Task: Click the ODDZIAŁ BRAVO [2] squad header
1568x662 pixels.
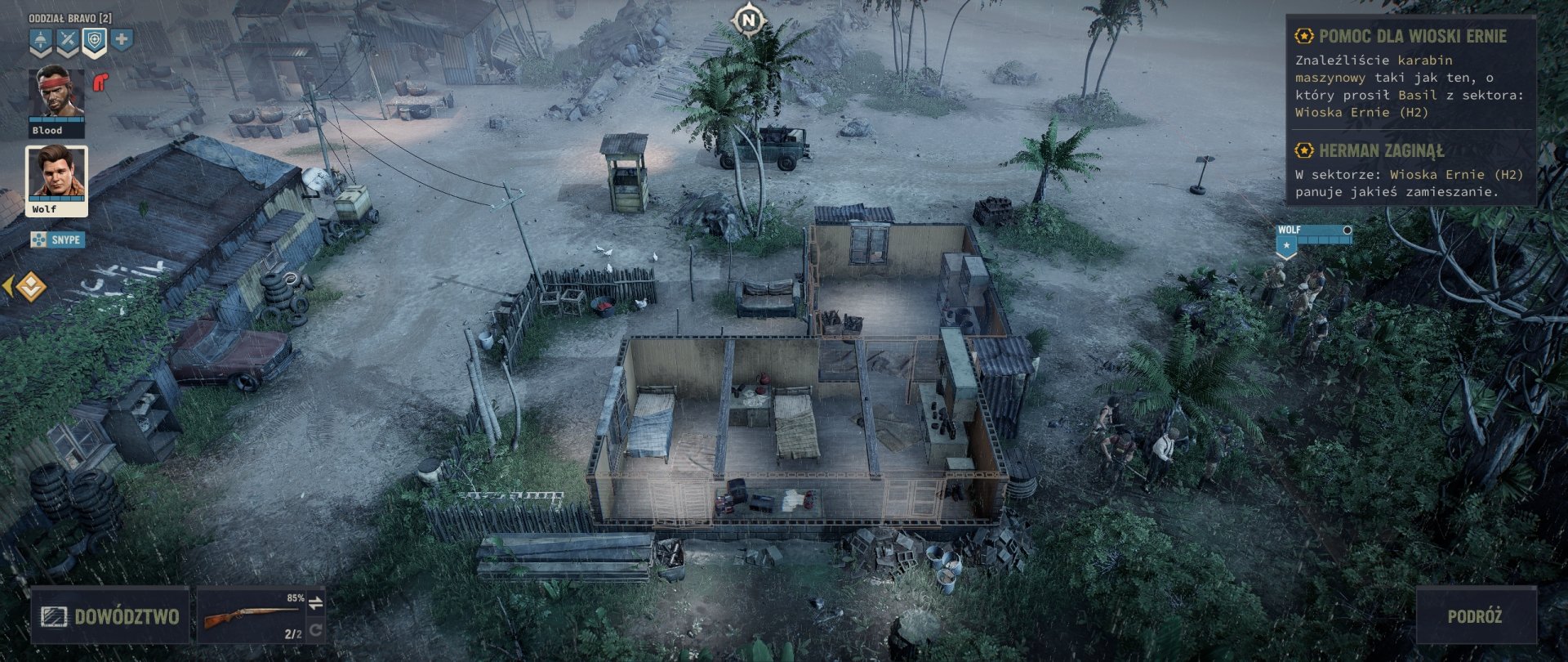Action: click(71, 17)
